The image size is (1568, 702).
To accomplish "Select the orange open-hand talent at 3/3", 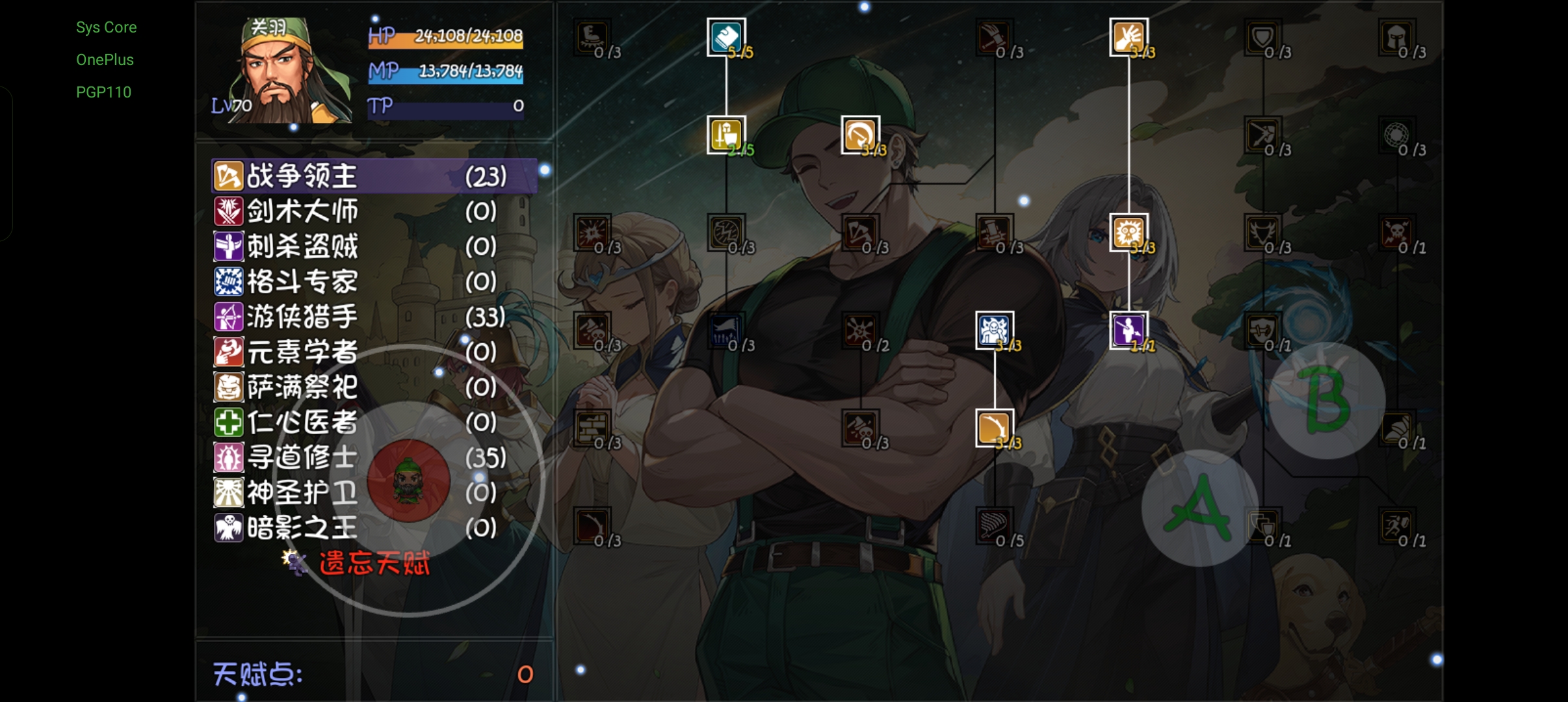I will [1129, 37].
